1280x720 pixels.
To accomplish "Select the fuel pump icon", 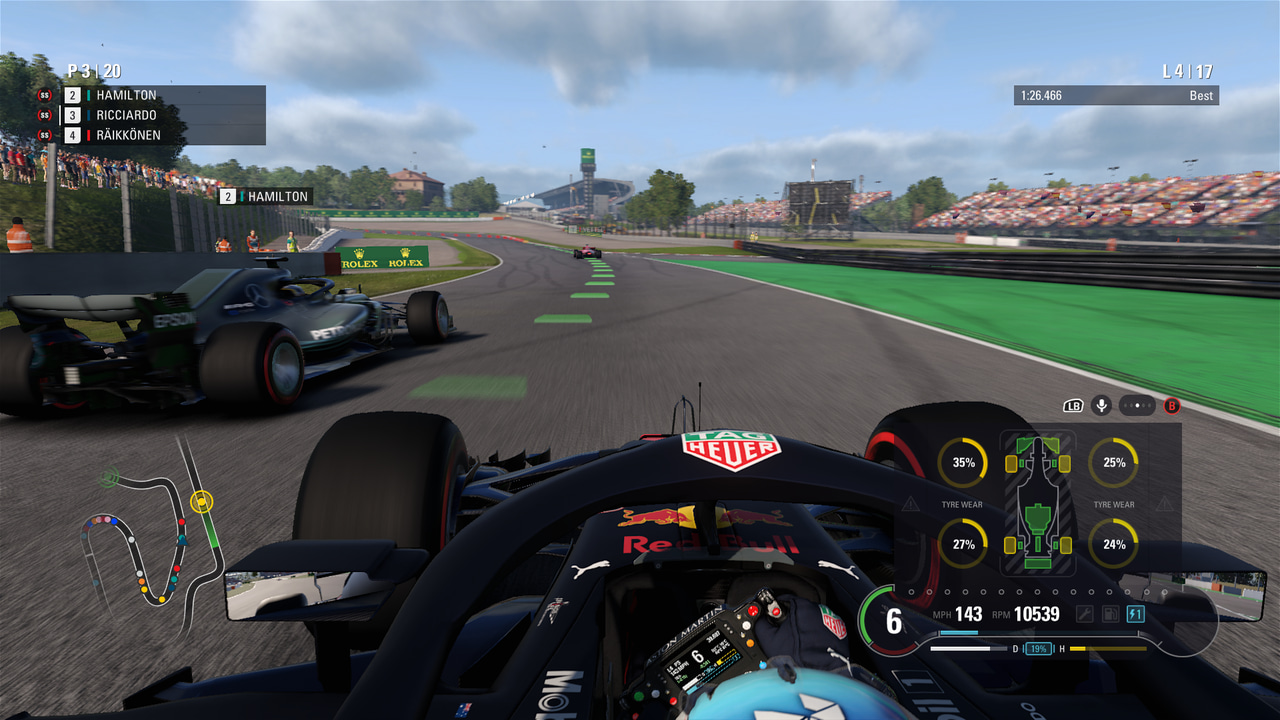I will pos(1110,614).
